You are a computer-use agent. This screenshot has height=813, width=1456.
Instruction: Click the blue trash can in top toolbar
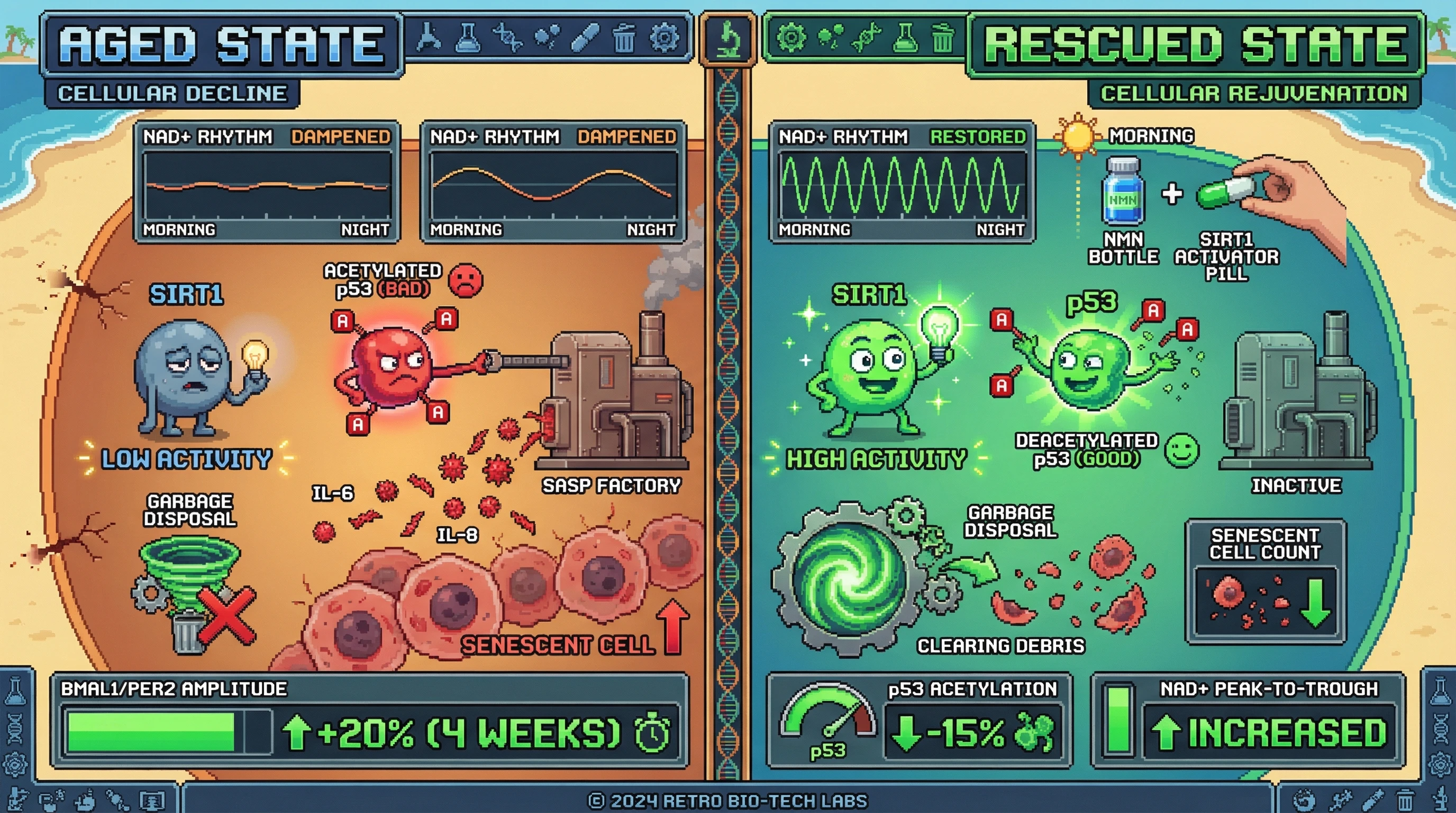click(623, 38)
